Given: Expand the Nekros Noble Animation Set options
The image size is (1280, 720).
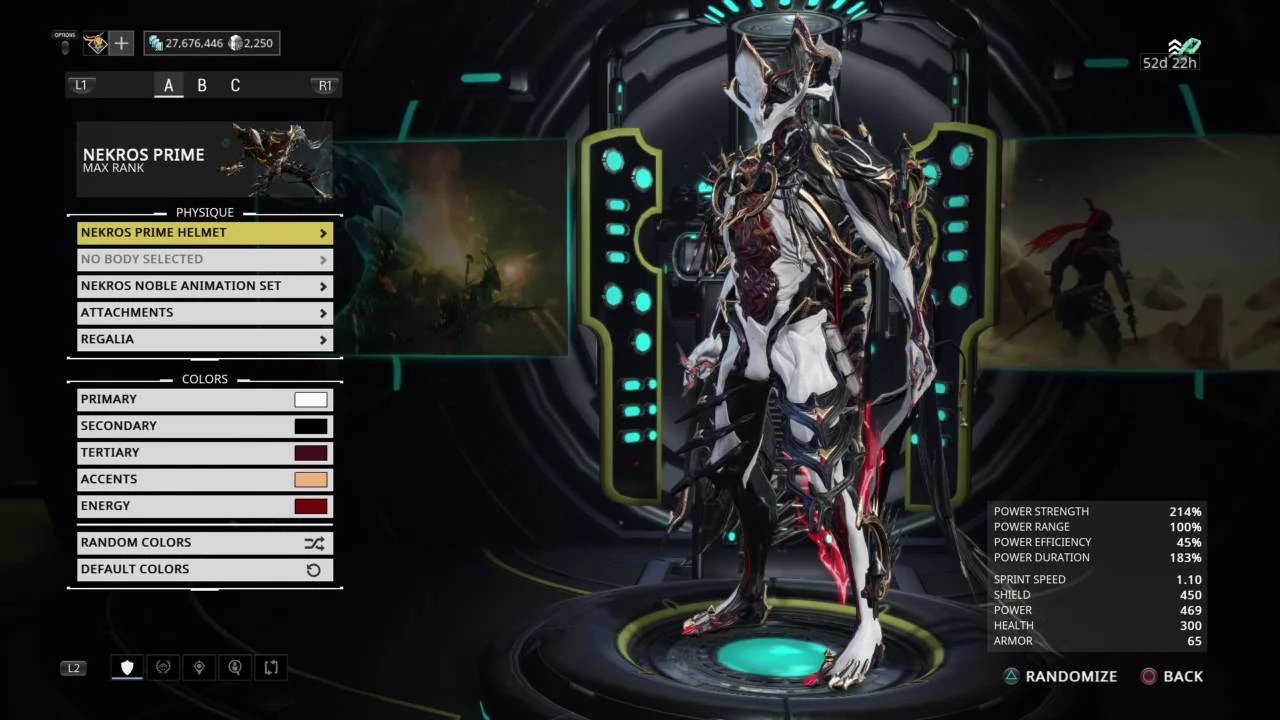Looking at the screenshot, I should click(x=204, y=285).
